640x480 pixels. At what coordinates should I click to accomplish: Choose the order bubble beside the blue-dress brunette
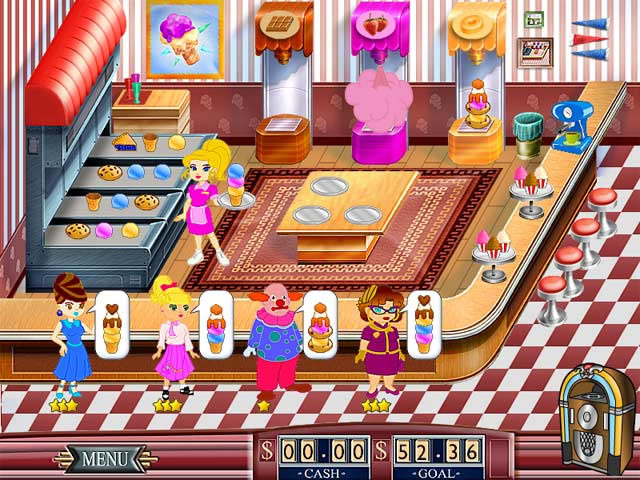tap(112, 323)
